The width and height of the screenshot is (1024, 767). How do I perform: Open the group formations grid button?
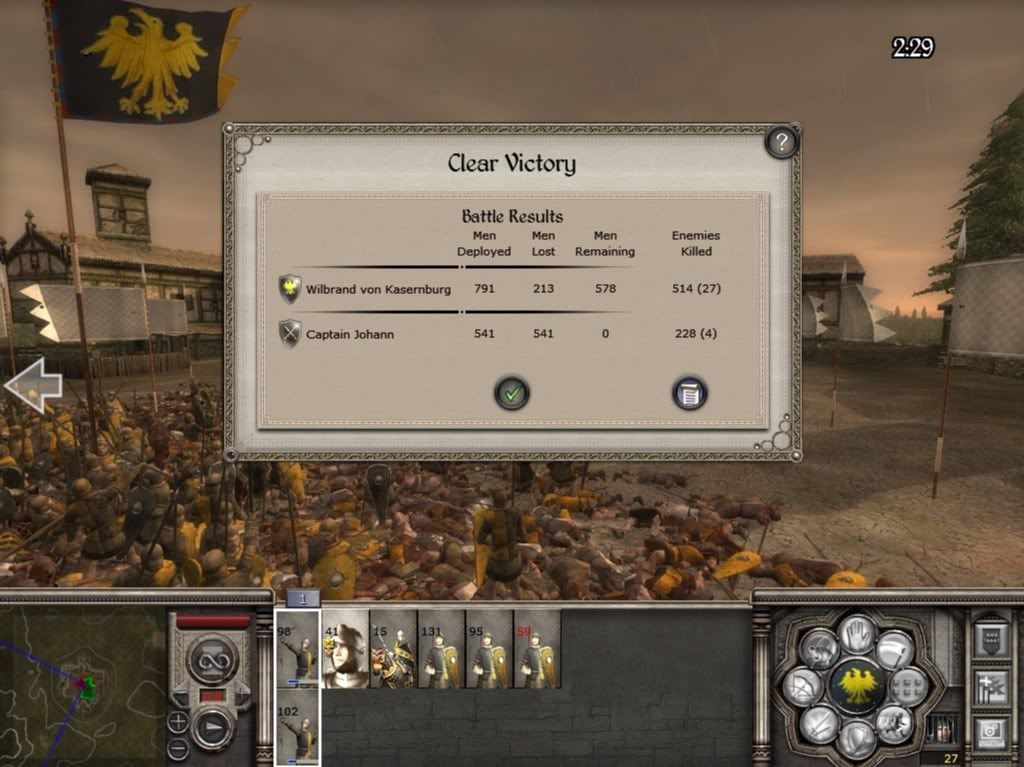[x=907, y=686]
